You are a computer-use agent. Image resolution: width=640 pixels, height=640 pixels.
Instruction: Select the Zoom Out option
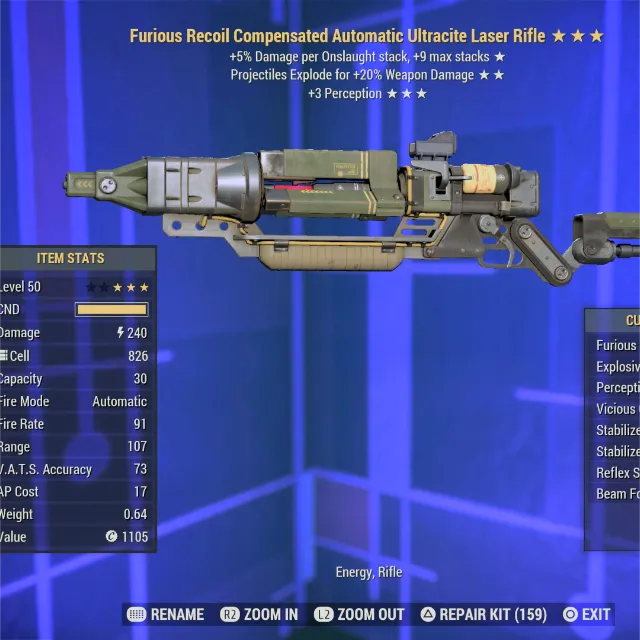(359, 614)
